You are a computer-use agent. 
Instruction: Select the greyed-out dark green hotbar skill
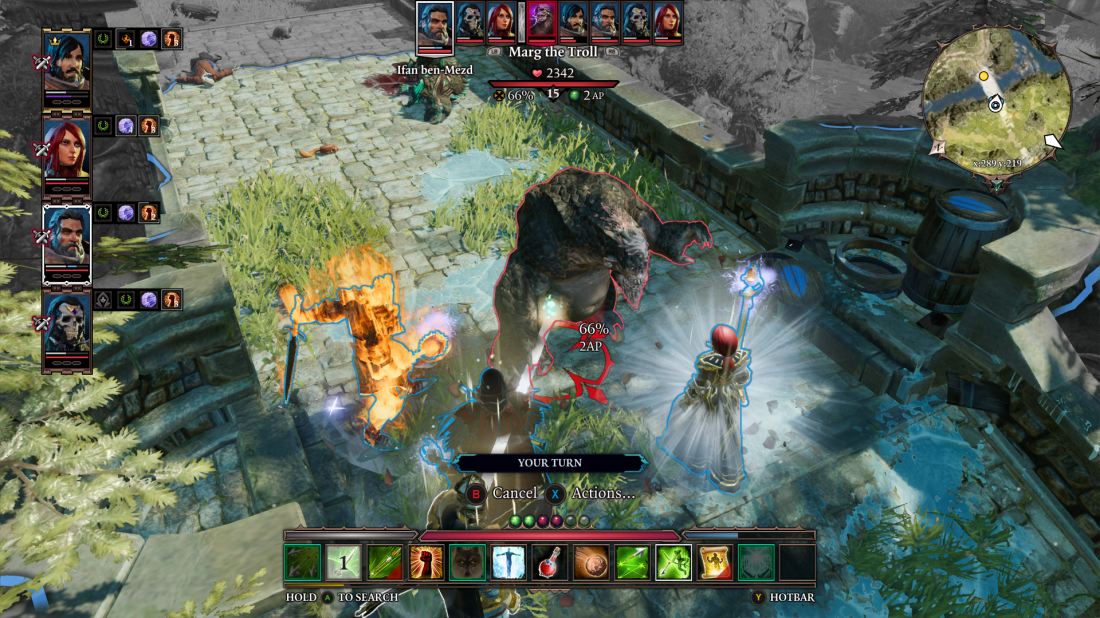755,563
